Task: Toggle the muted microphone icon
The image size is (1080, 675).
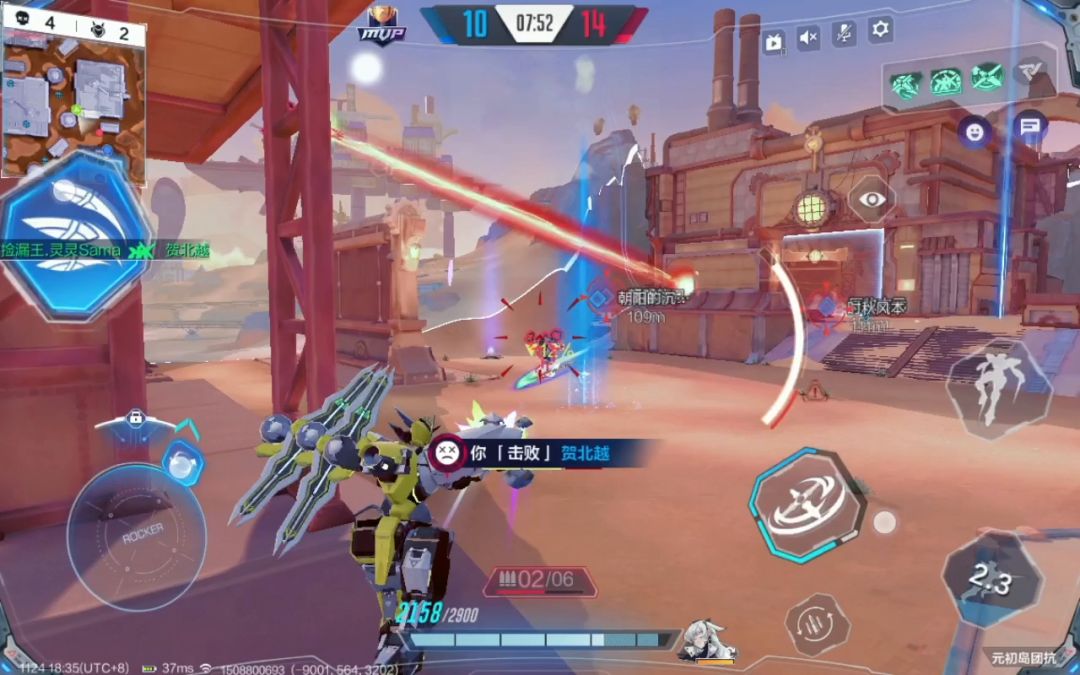Action: pyautogui.click(x=844, y=35)
